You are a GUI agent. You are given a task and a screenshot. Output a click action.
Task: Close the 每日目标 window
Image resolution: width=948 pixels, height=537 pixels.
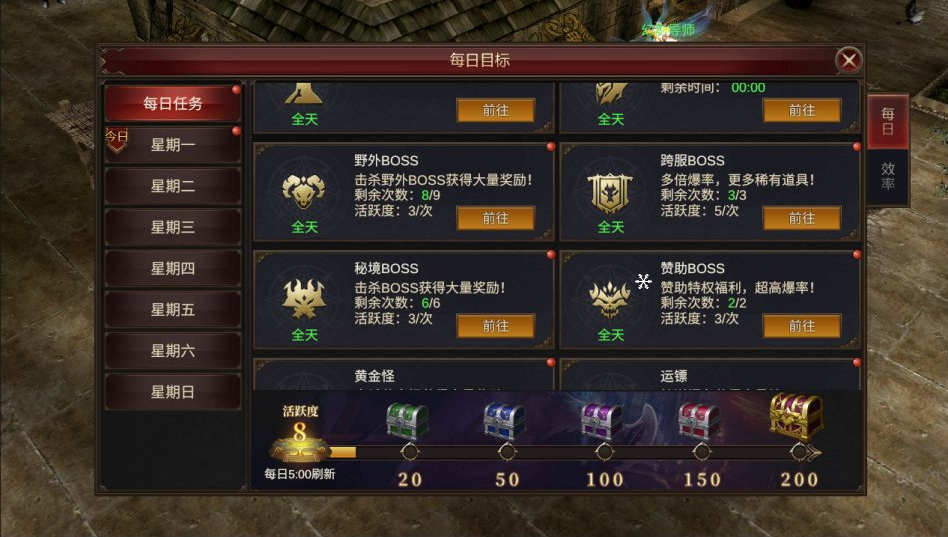coord(849,60)
